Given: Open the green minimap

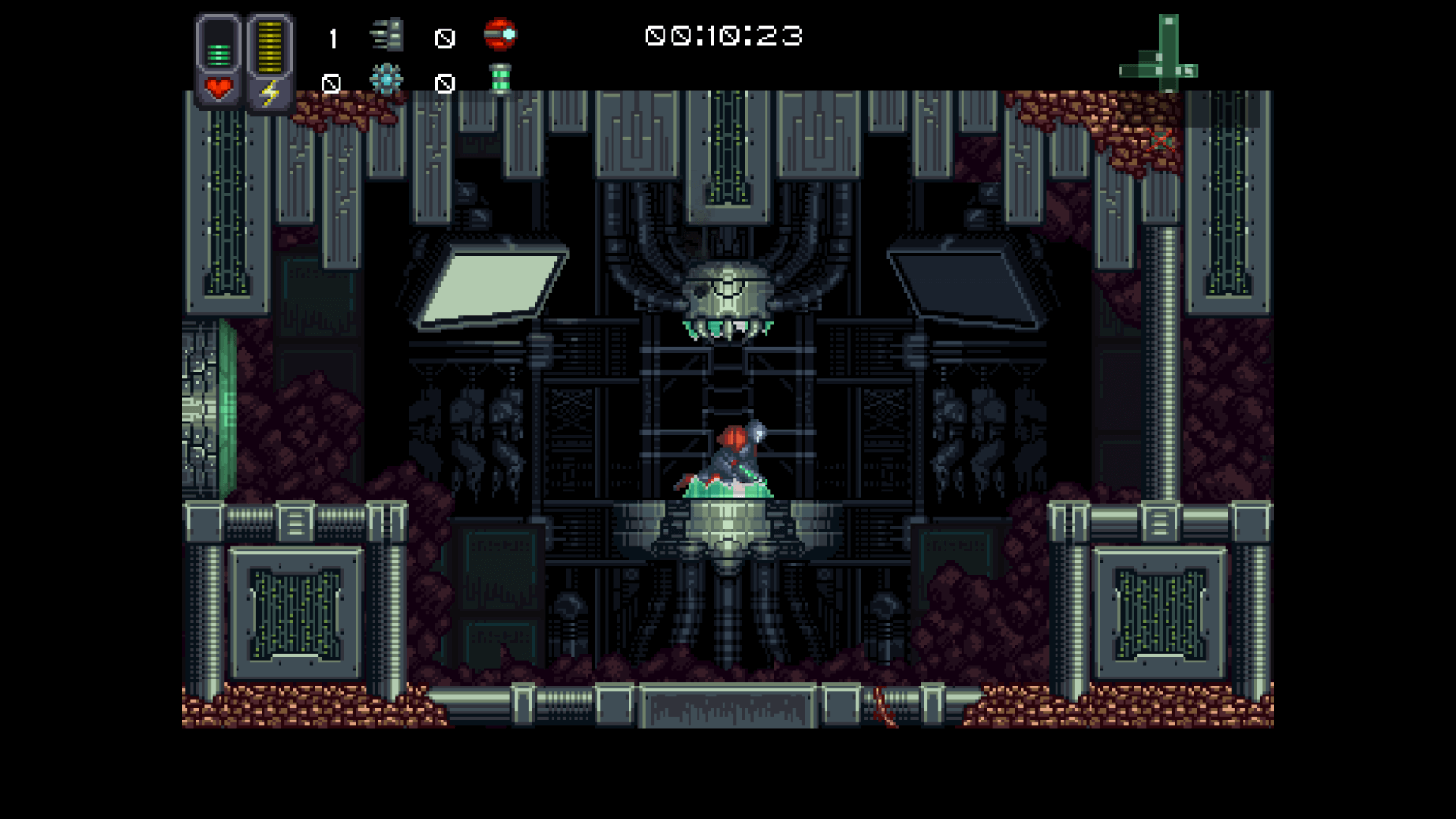Looking at the screenshot, I should [1159, 53].
